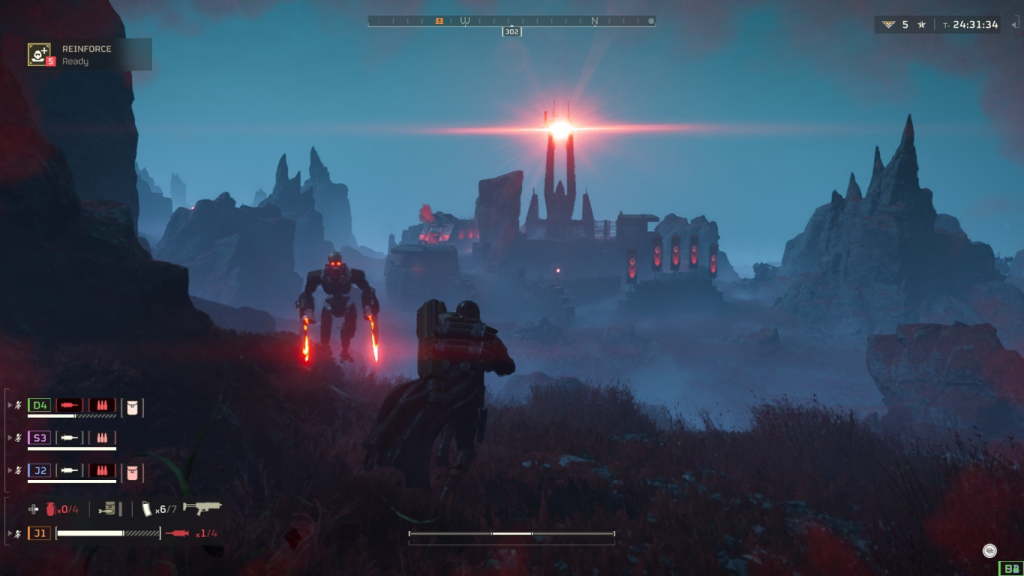
Task: Select squad member J2's tag
Action: point(39,470)
